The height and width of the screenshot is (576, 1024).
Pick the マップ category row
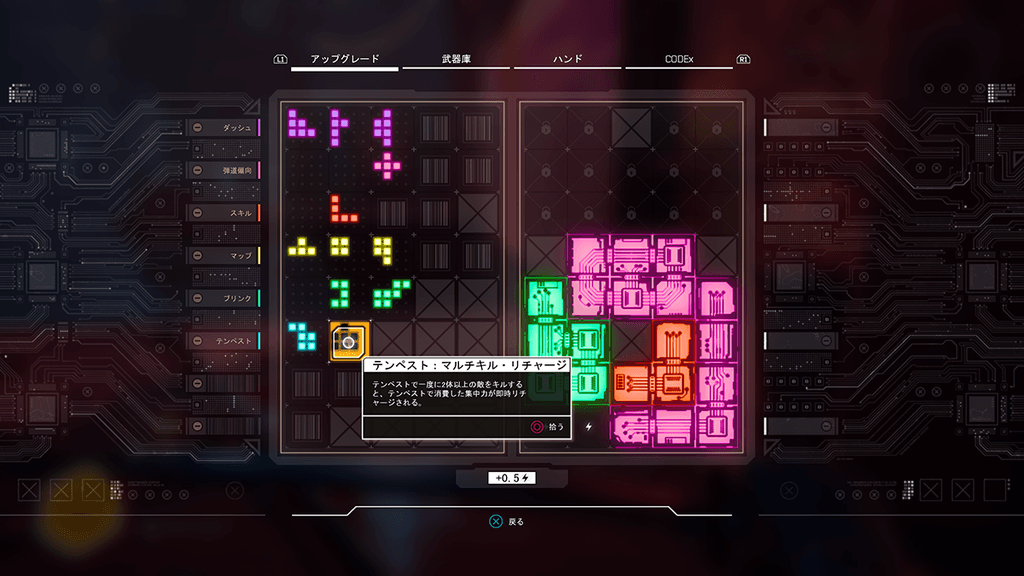[223, 256]
